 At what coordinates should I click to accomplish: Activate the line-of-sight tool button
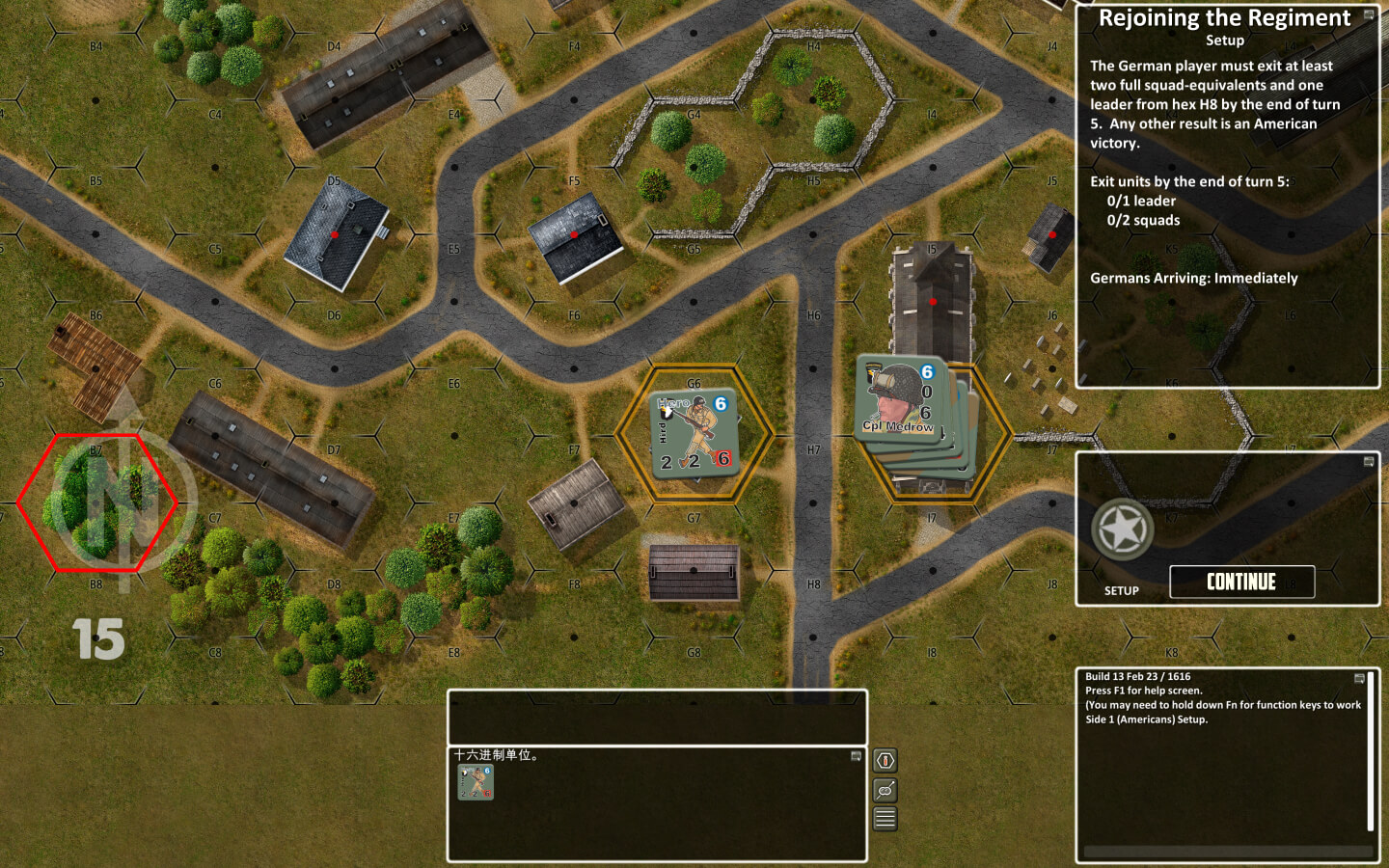coord(885,791)
